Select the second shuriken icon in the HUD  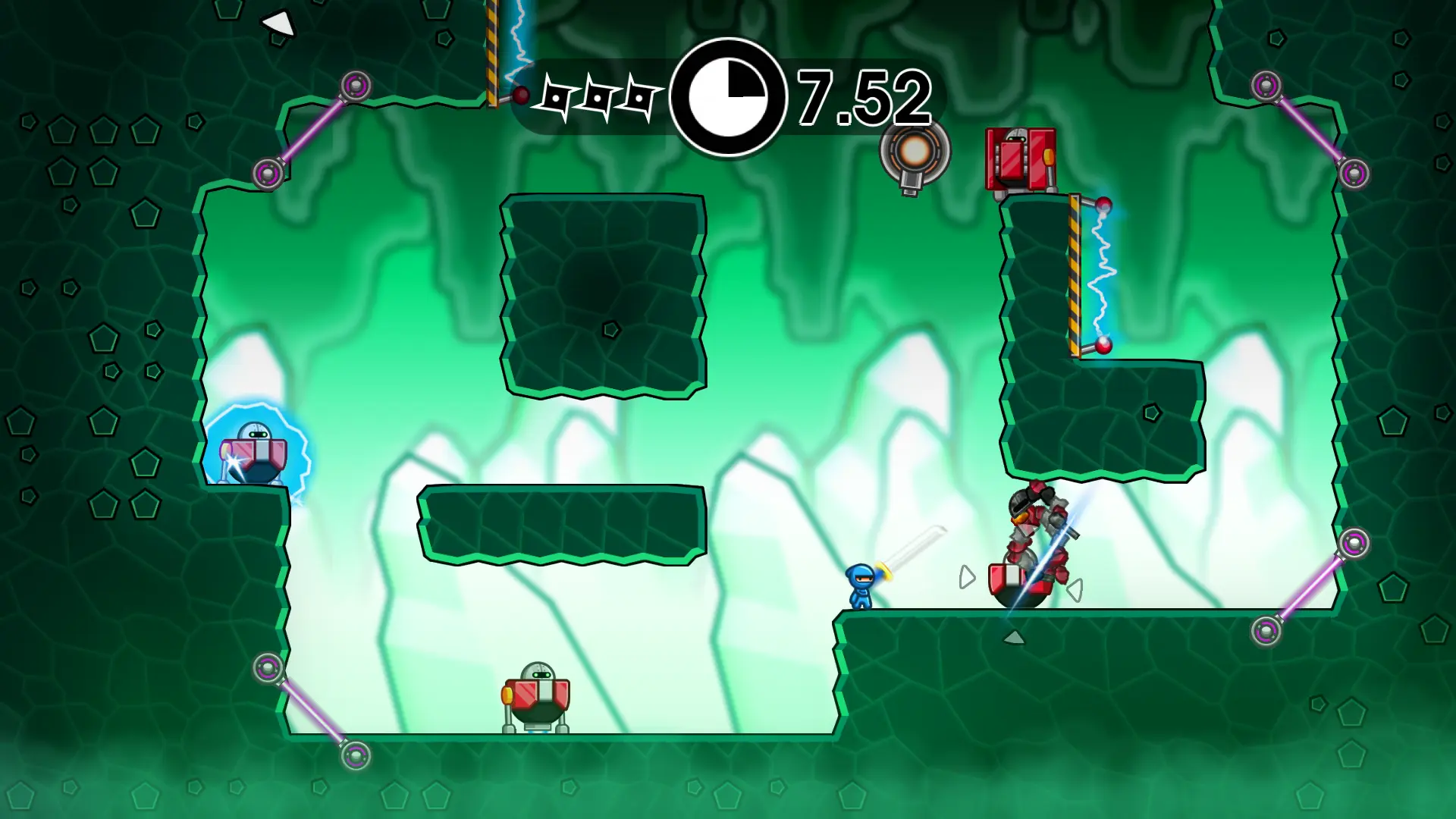coord(599,97)
